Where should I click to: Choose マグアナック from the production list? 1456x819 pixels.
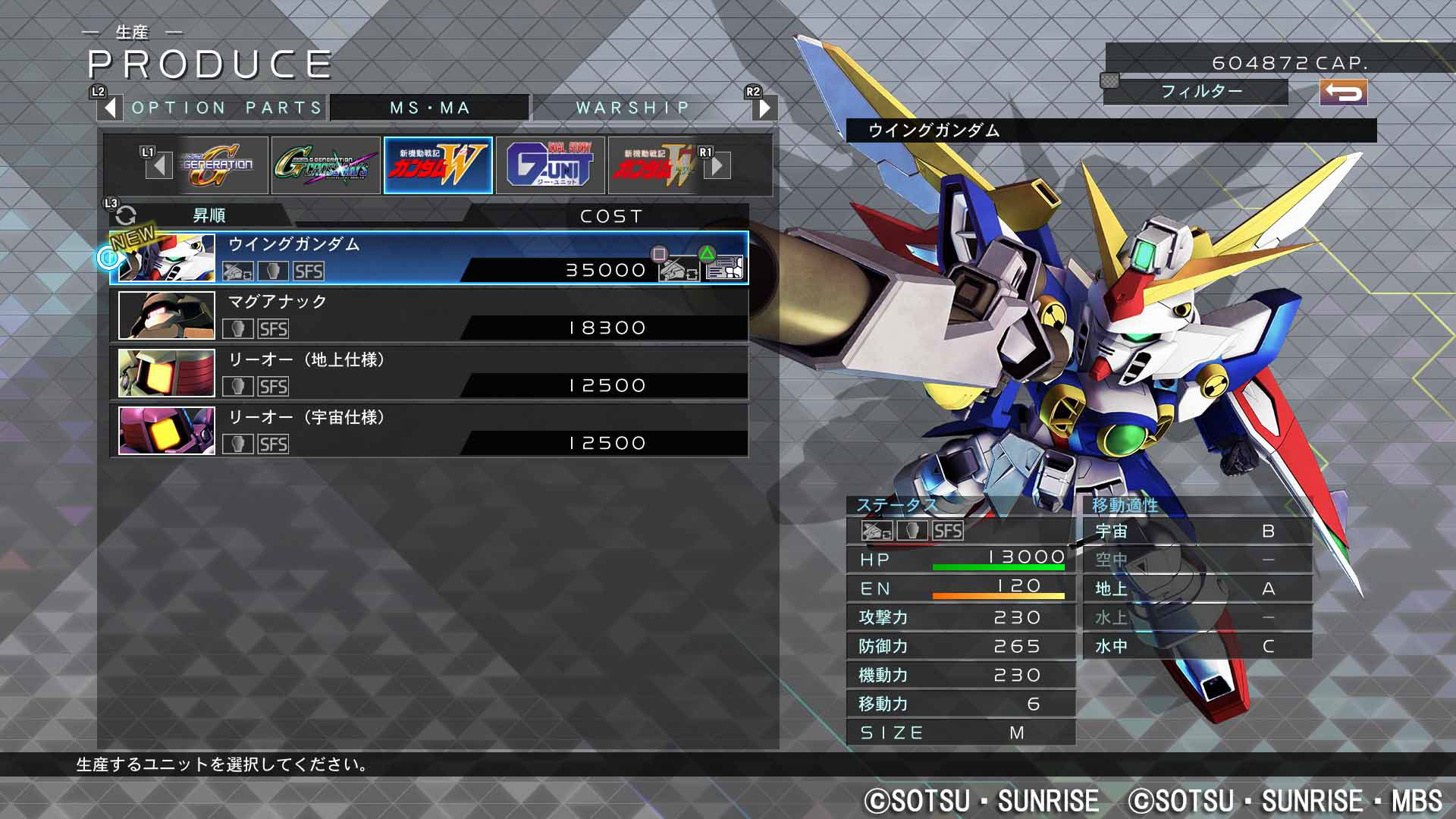(x=428, y=315)
